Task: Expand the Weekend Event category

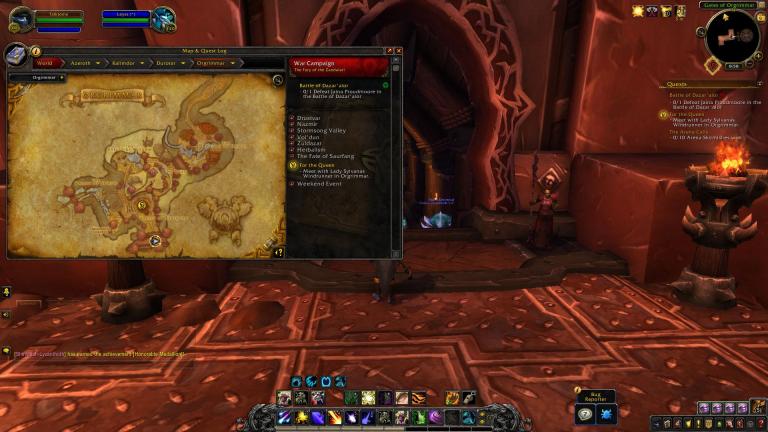Action: 320,184
